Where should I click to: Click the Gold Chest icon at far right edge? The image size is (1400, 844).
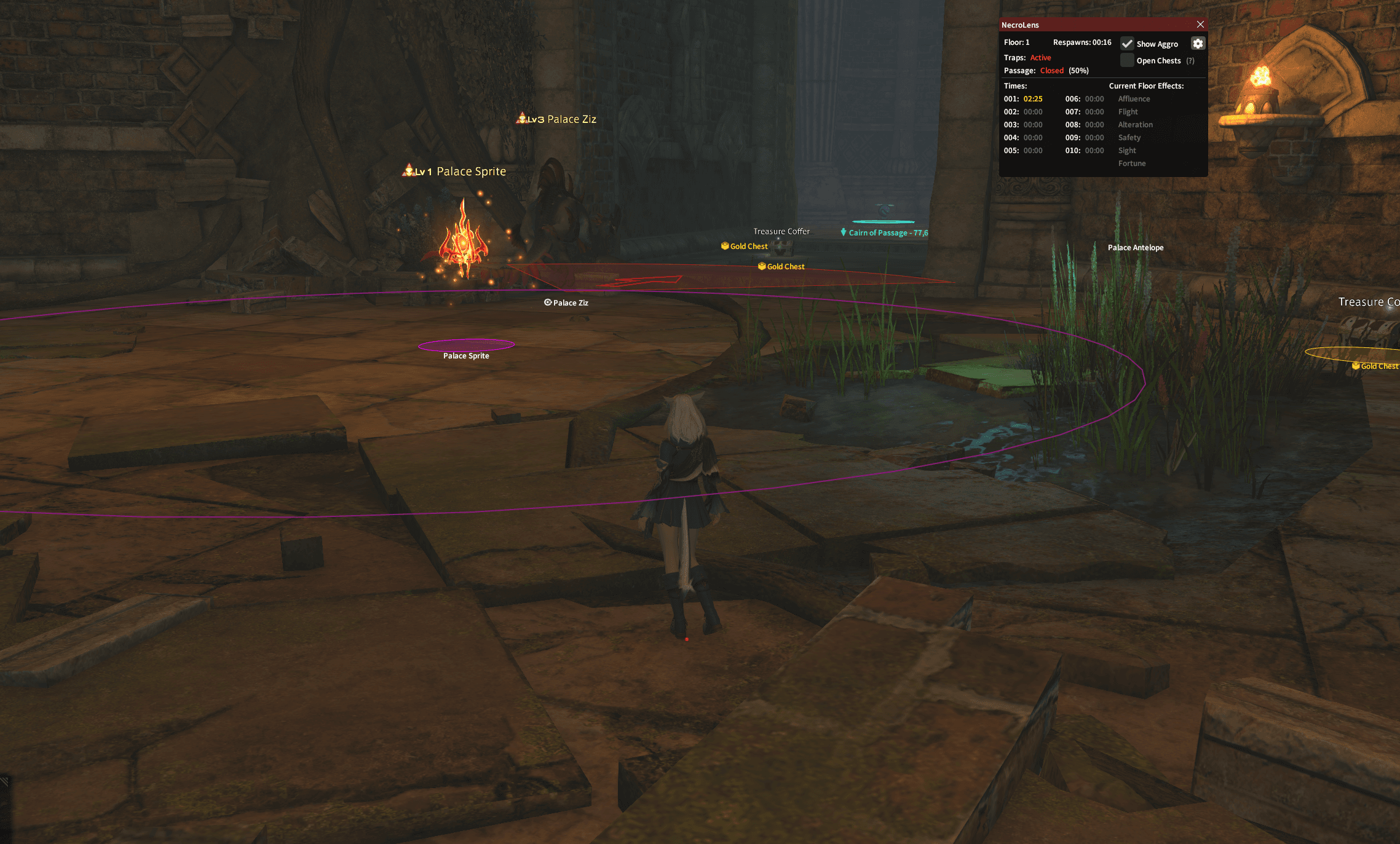pyautogui.click(x=1357, y=365)
